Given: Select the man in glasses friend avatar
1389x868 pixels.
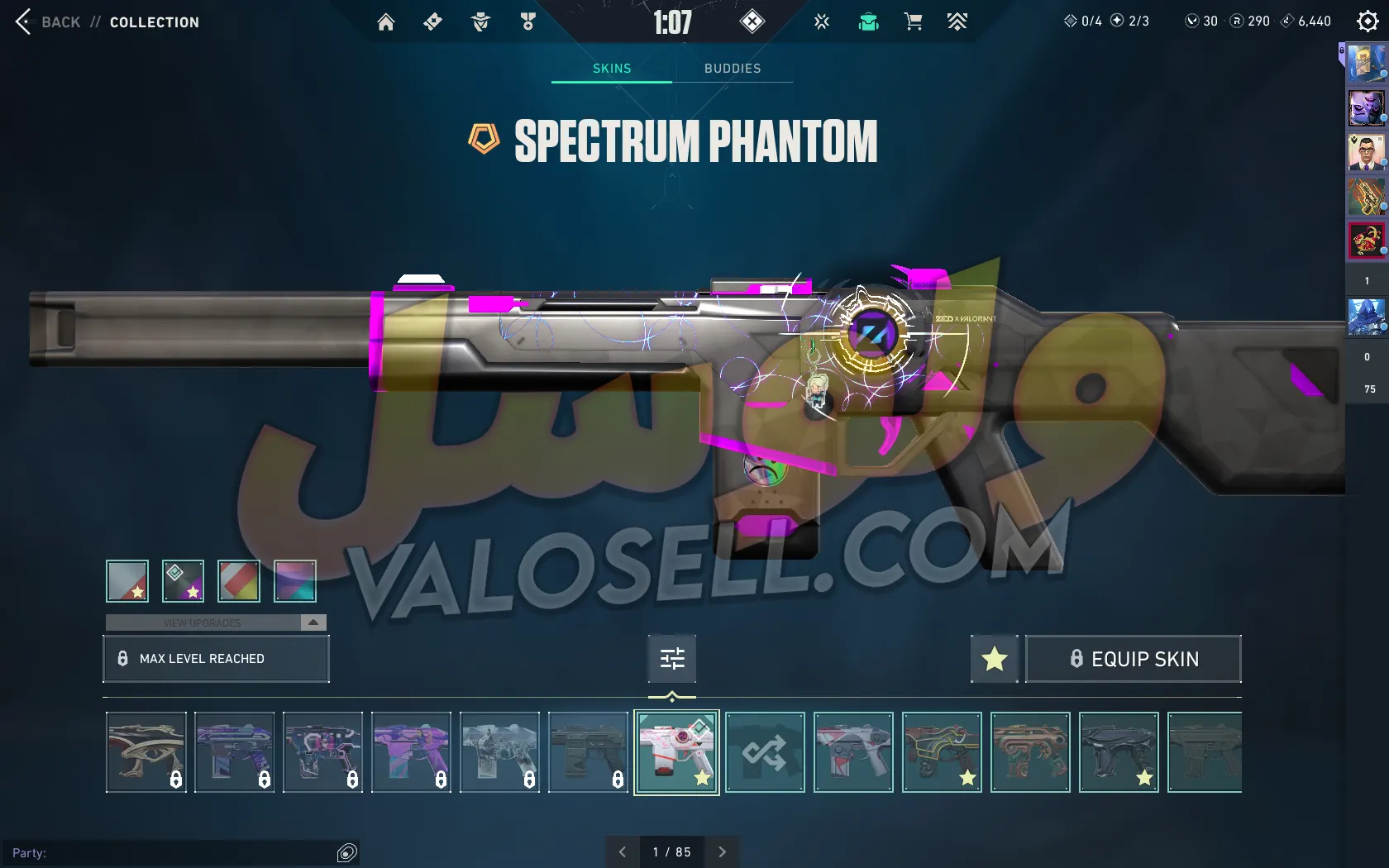Looking at the screenshot, I should point(1366,153).
